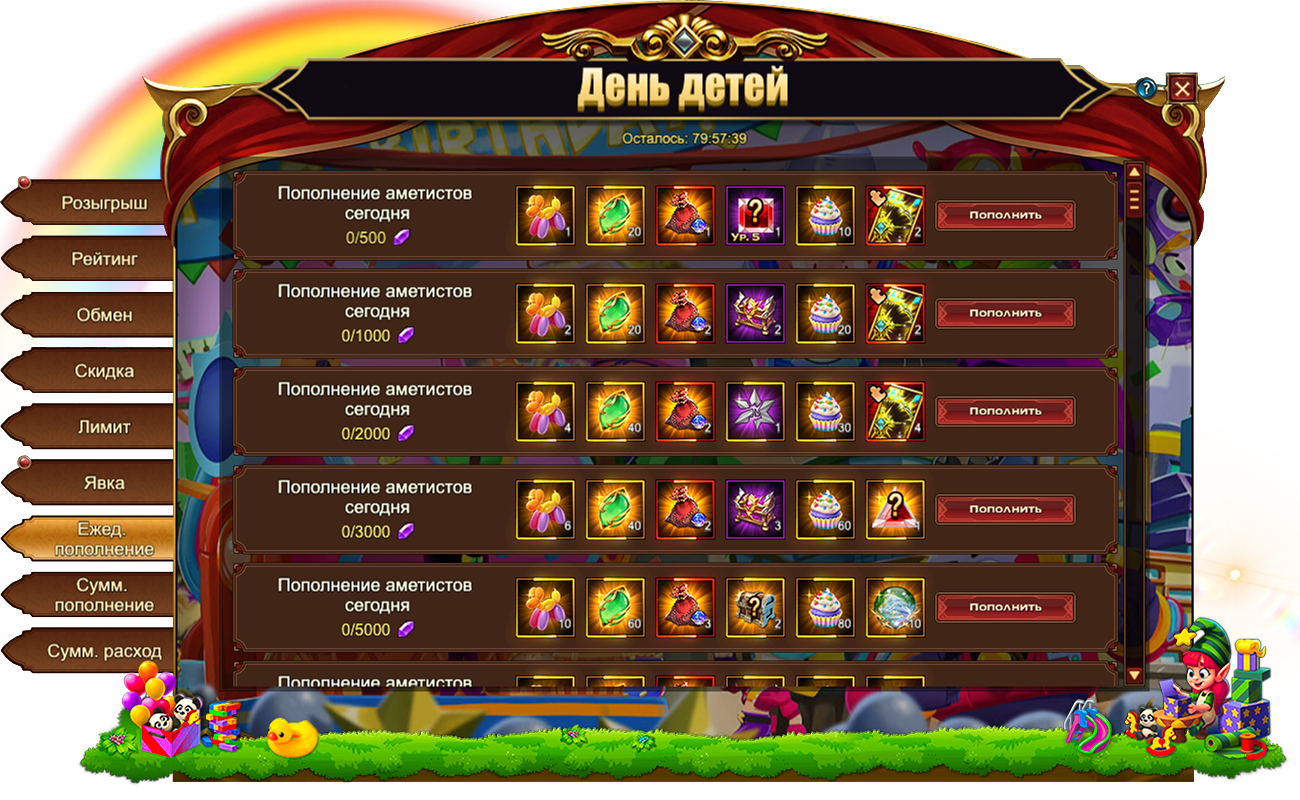
Task: Select the silver star reward icon
Action: 755,411
